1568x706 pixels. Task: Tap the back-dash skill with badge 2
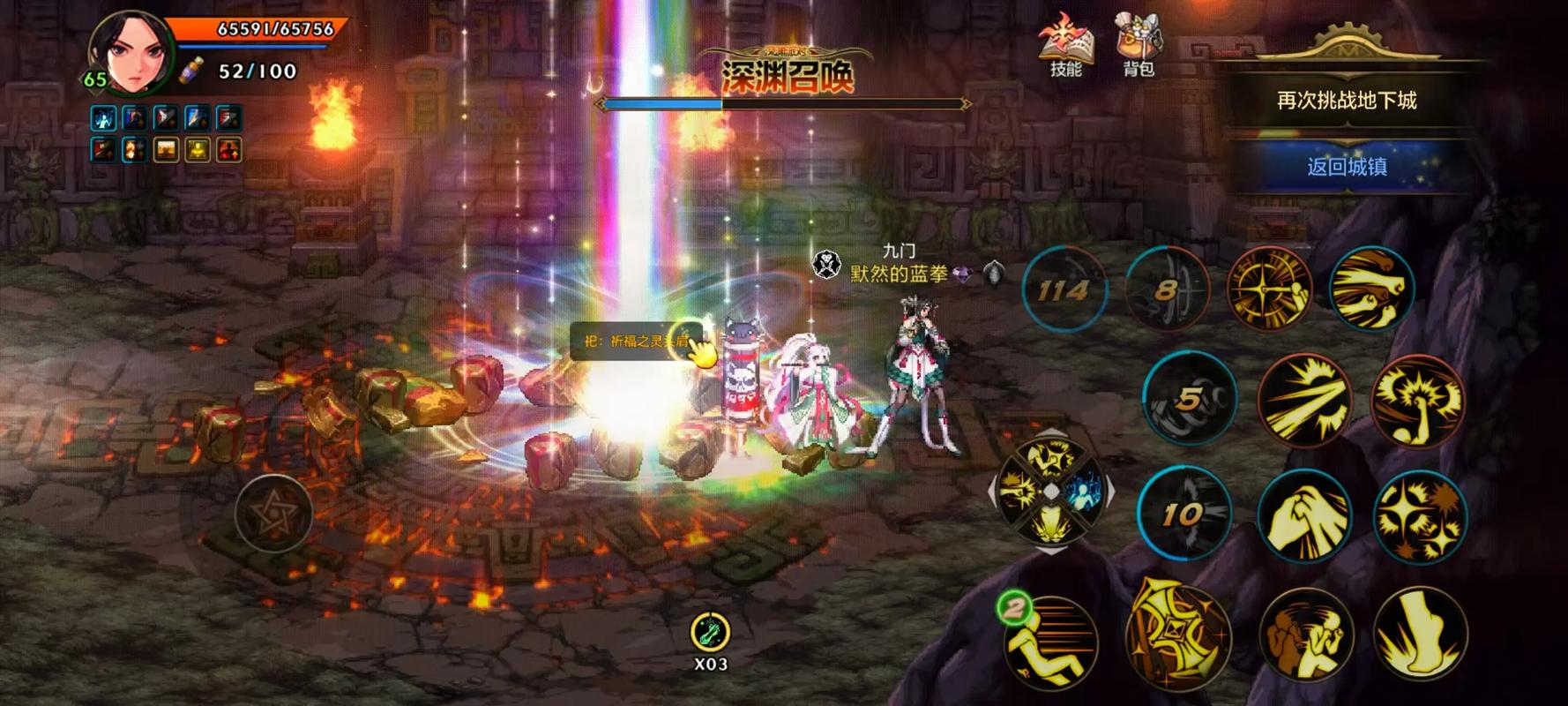(1050, 640)
